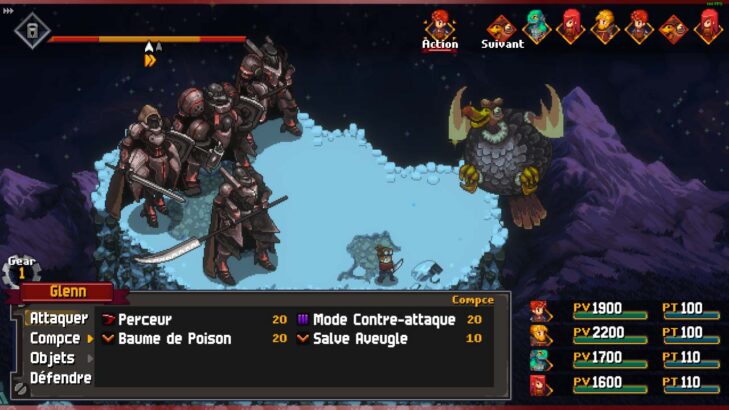Choose the Attaquer command

click(x=58, y=318)
